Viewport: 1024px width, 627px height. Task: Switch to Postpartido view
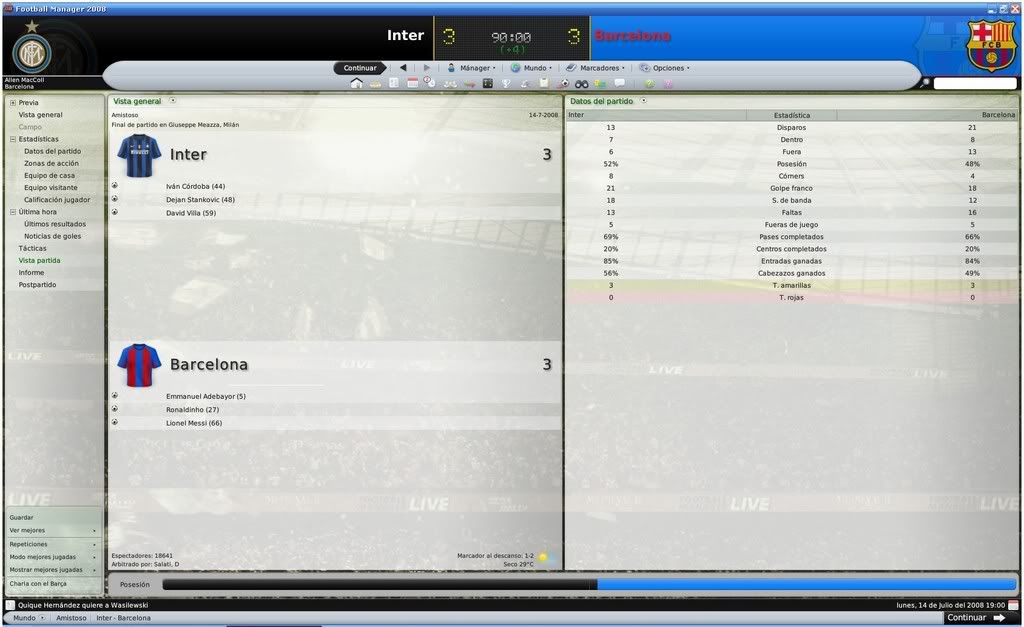click(x=37, y=285)
